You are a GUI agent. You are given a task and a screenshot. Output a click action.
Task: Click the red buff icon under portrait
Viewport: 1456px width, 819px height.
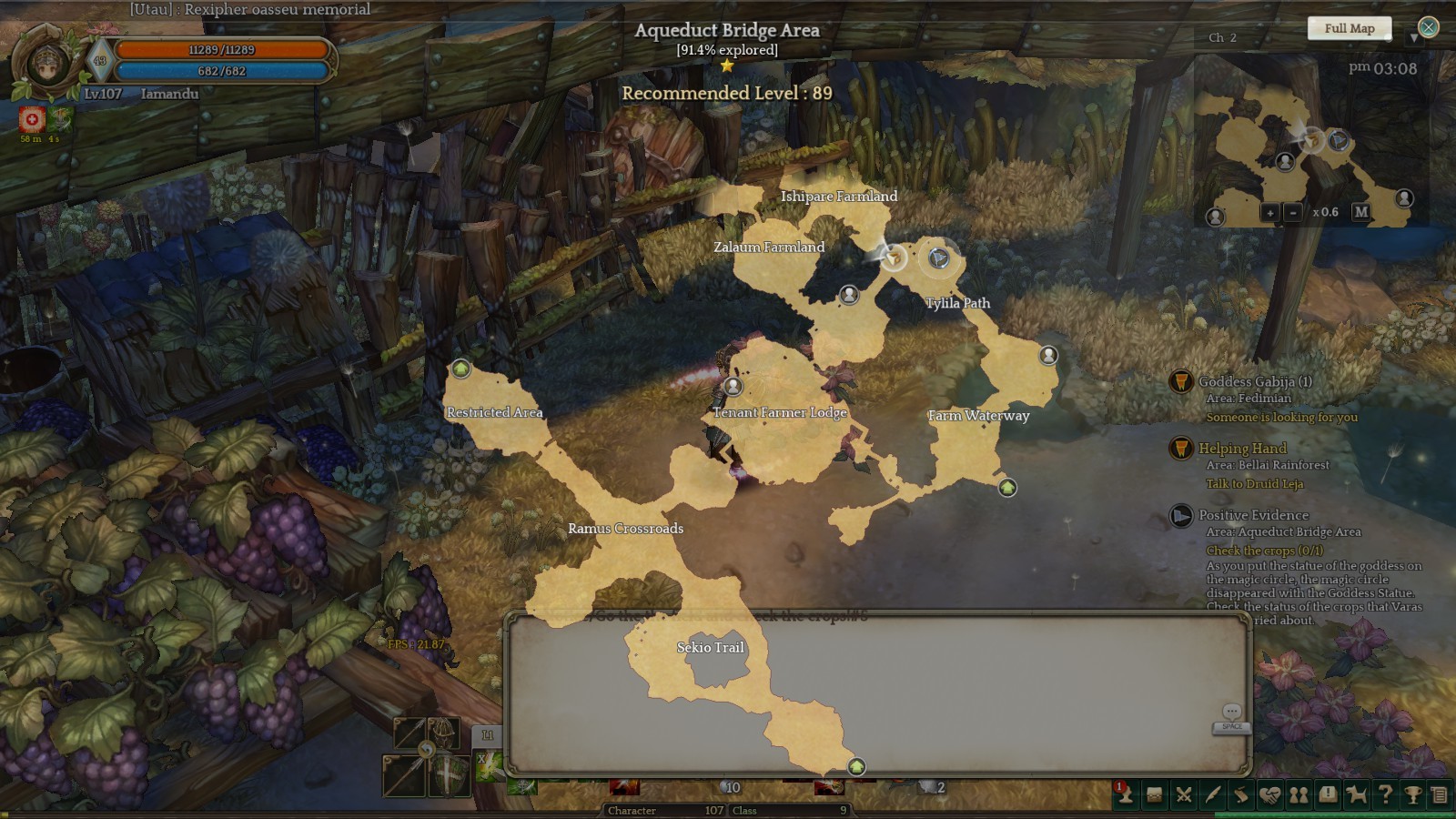[x=32, y=119]
